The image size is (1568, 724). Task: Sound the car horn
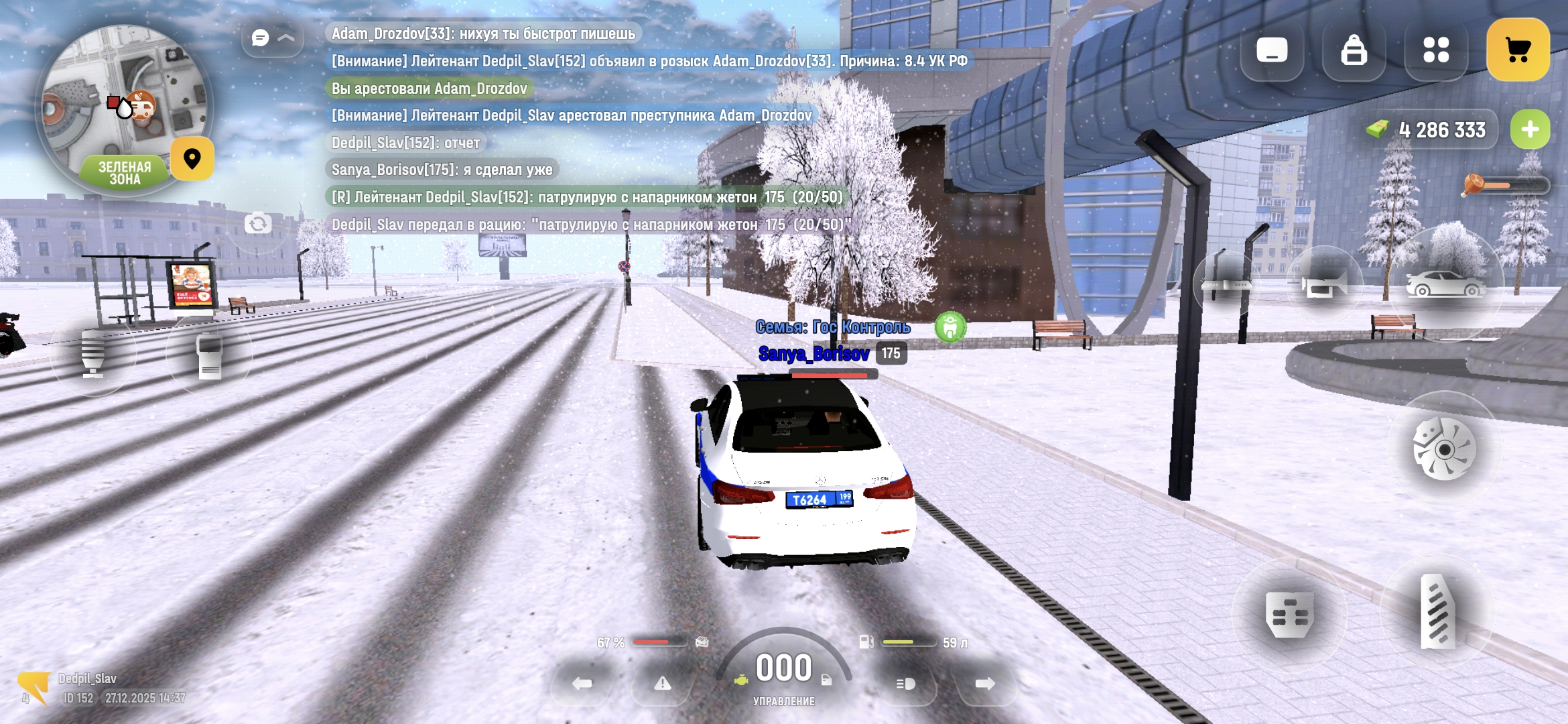click(x=1324, y=285)
